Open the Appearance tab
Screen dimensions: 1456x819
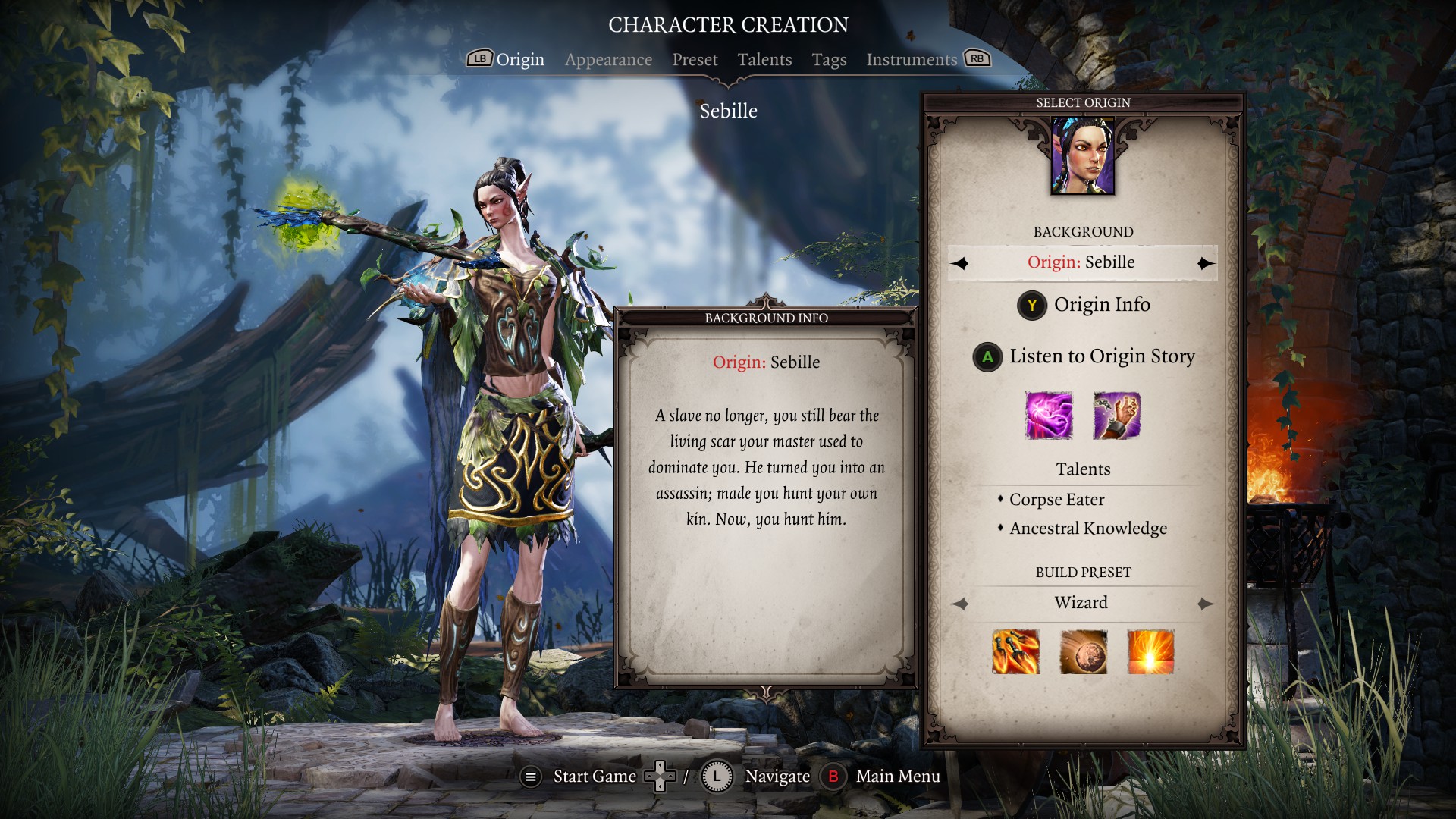coord(608,59)
